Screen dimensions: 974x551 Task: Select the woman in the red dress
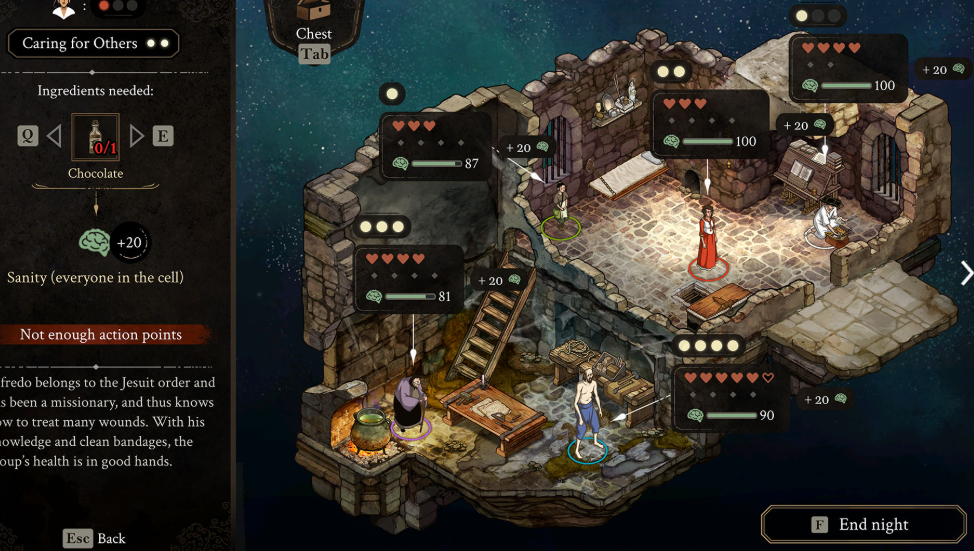tap(707, 238)
